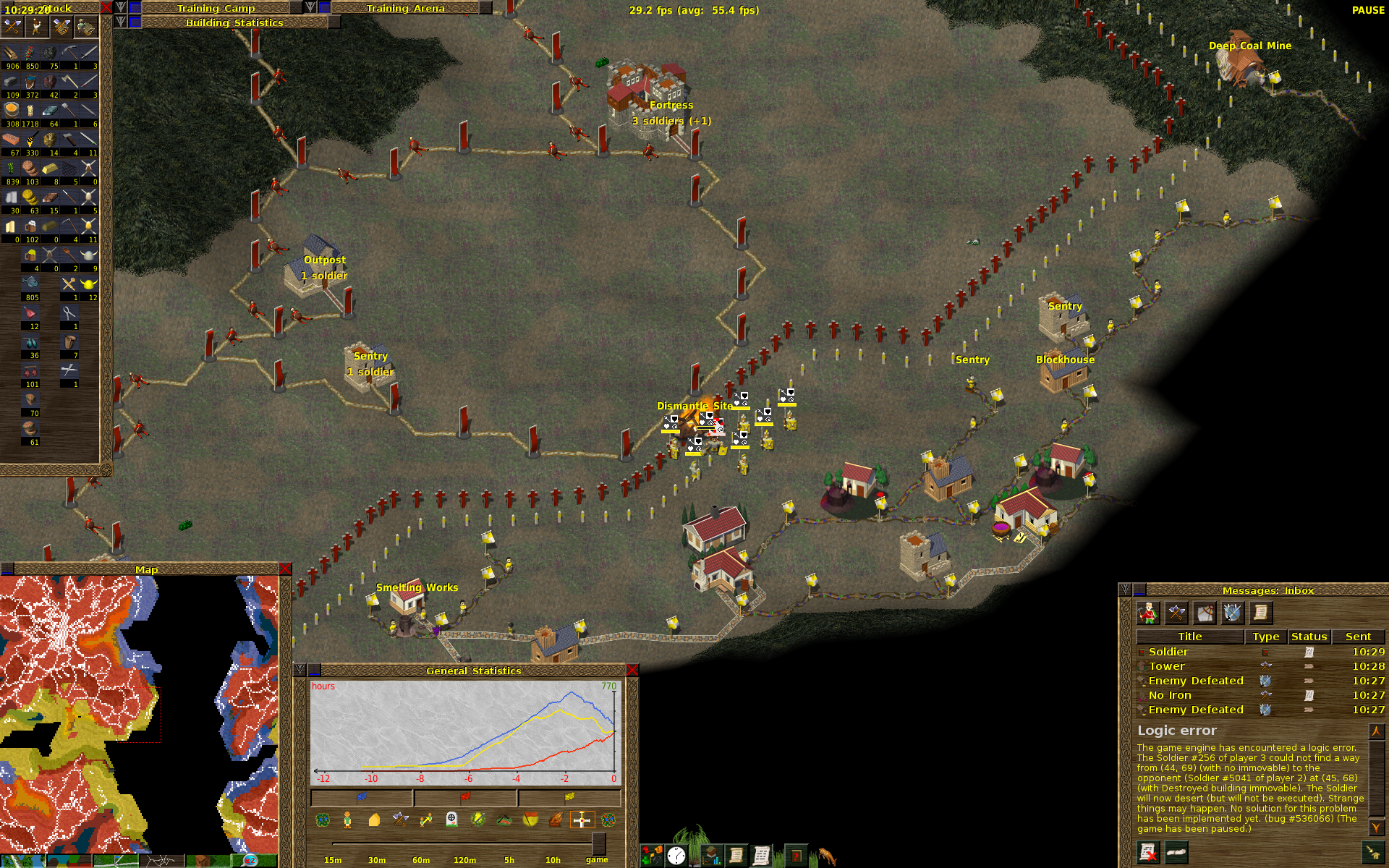The image size is (1389, 868).
Task: Close the Map window
Action: click(x=285, y=569)
